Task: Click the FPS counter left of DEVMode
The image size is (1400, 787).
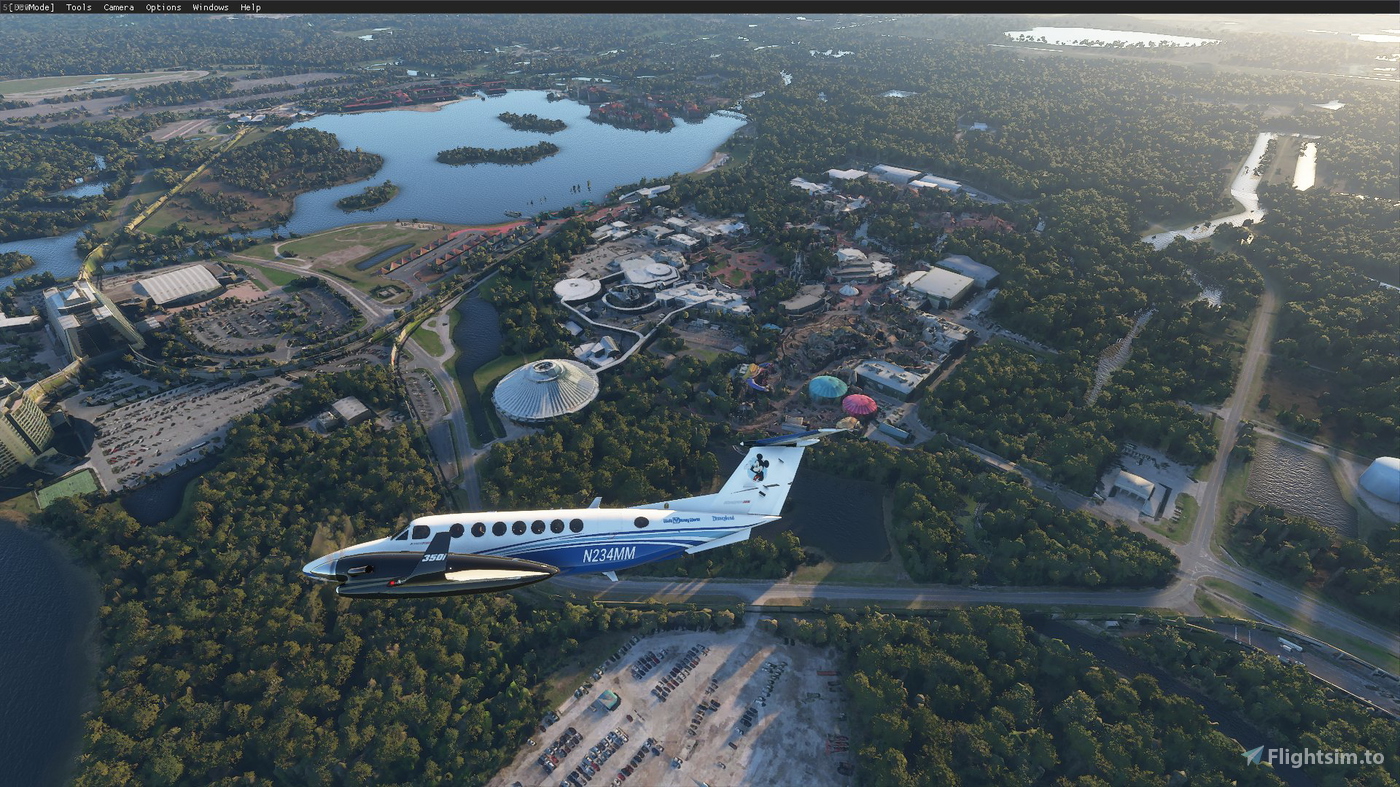Action: click(x=6, y=7)
